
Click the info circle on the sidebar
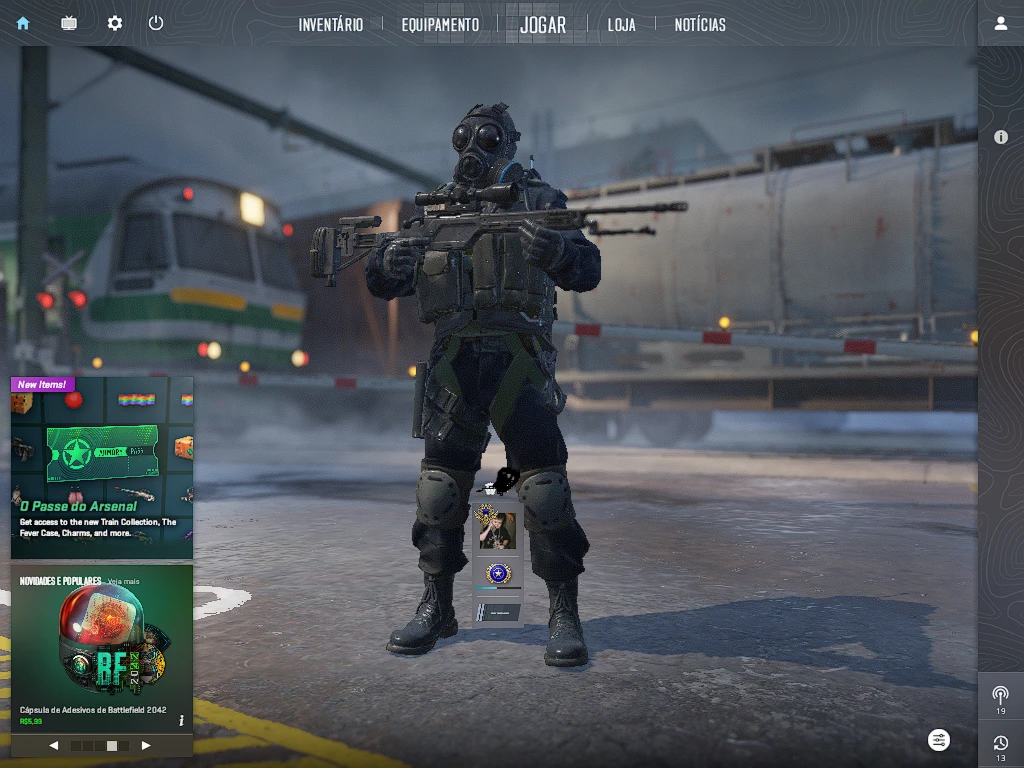[x=1000, y=137]
